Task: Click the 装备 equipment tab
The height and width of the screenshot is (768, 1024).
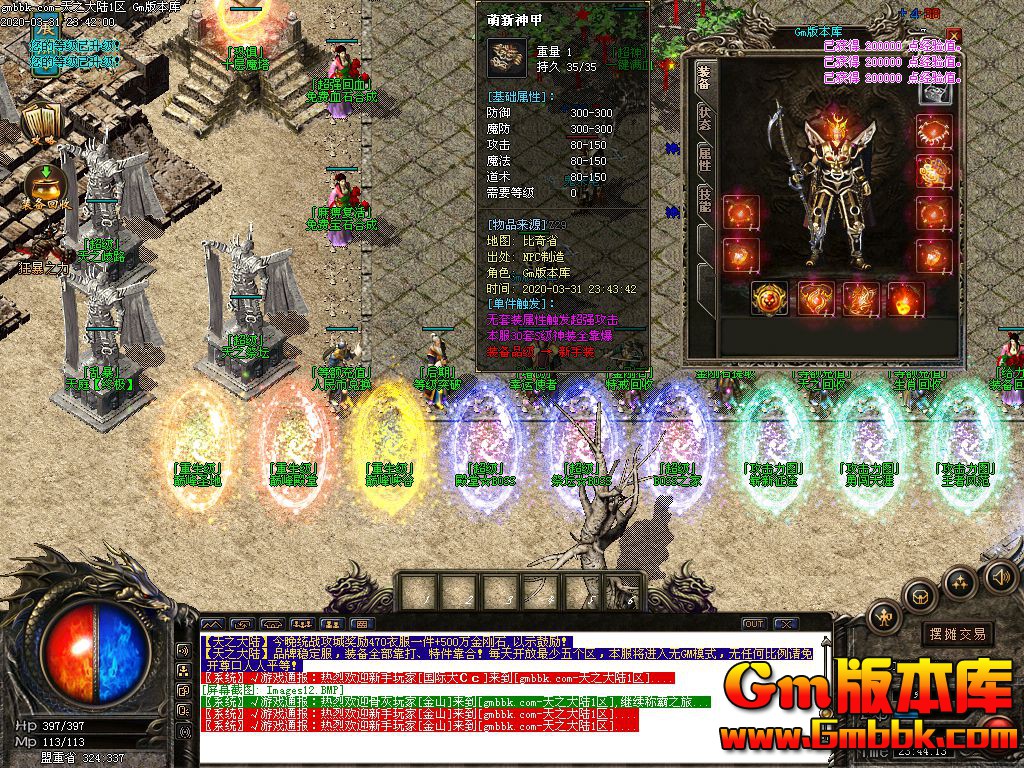Action: (x=704, y=78)
